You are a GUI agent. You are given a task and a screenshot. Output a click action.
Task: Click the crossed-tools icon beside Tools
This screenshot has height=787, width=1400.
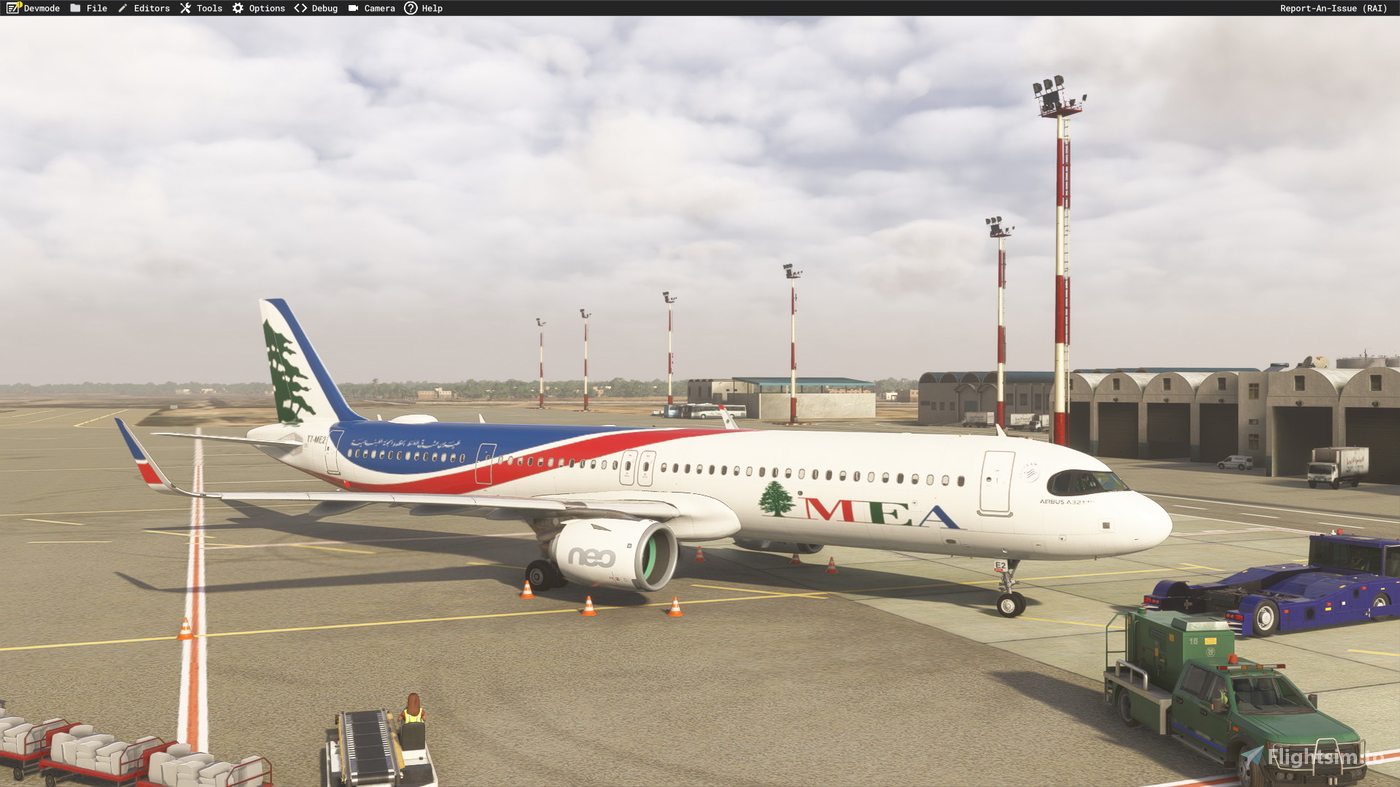[x=184, y=7]
